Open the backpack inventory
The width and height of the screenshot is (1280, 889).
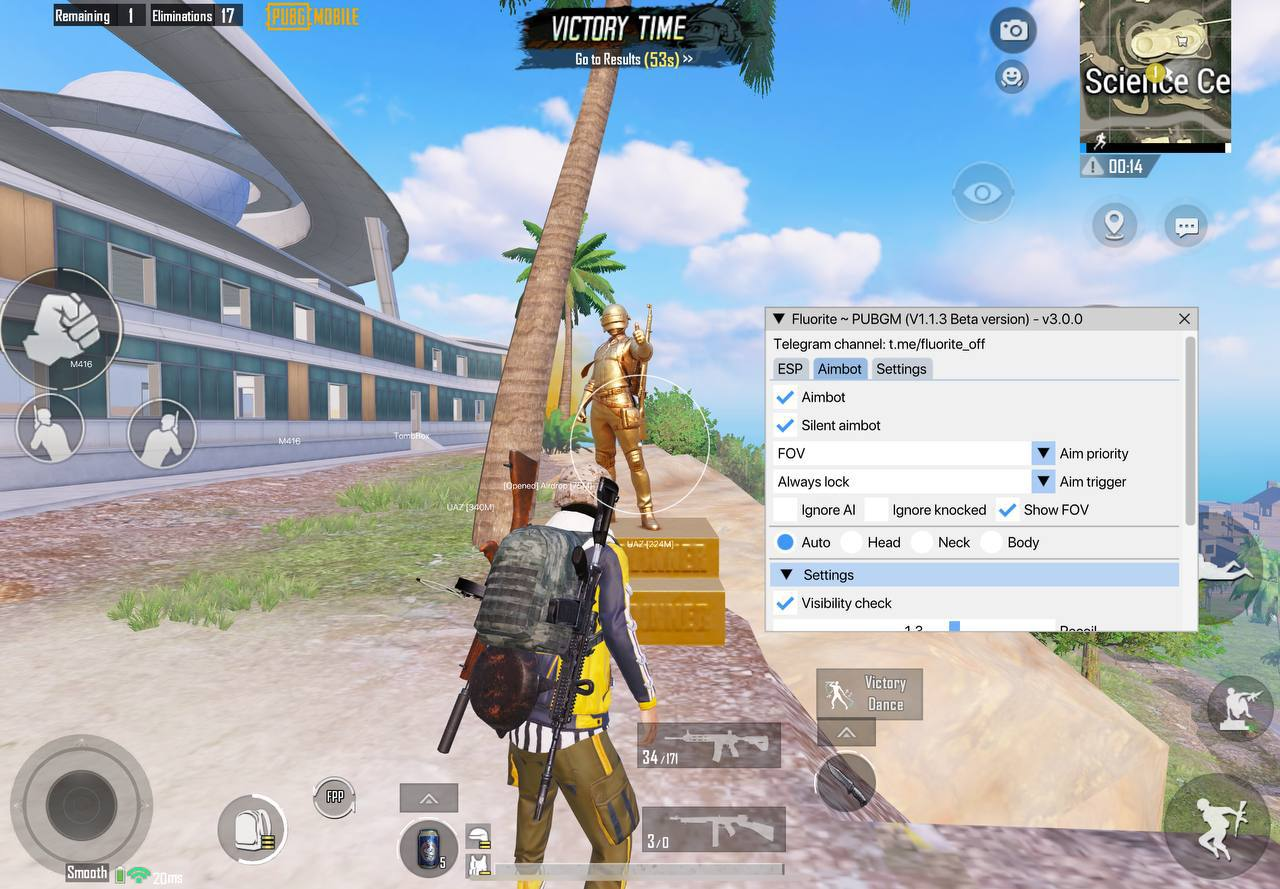coord(250,829)
